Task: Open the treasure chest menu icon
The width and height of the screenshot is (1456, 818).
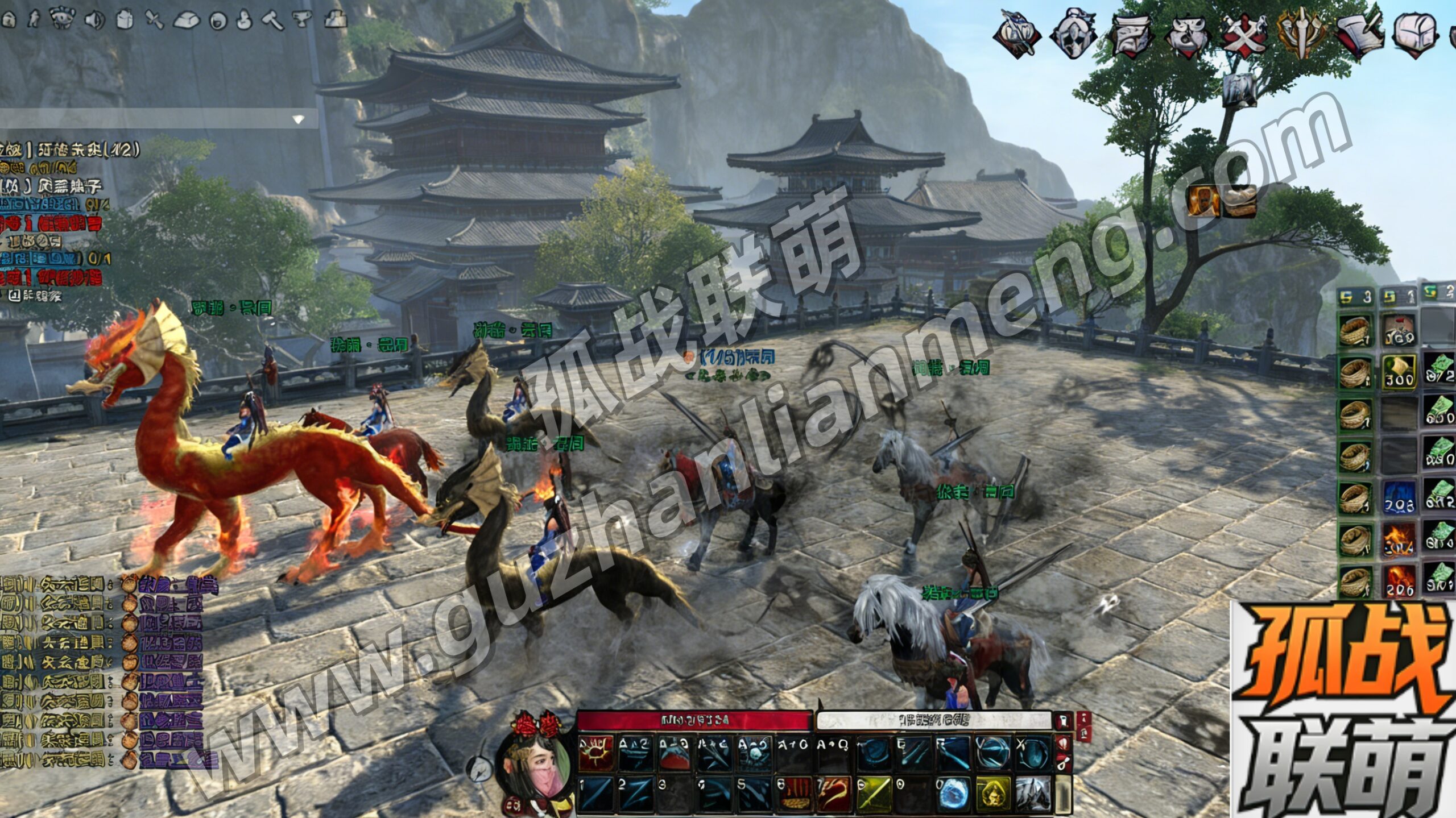Action: pos(1416,33)
